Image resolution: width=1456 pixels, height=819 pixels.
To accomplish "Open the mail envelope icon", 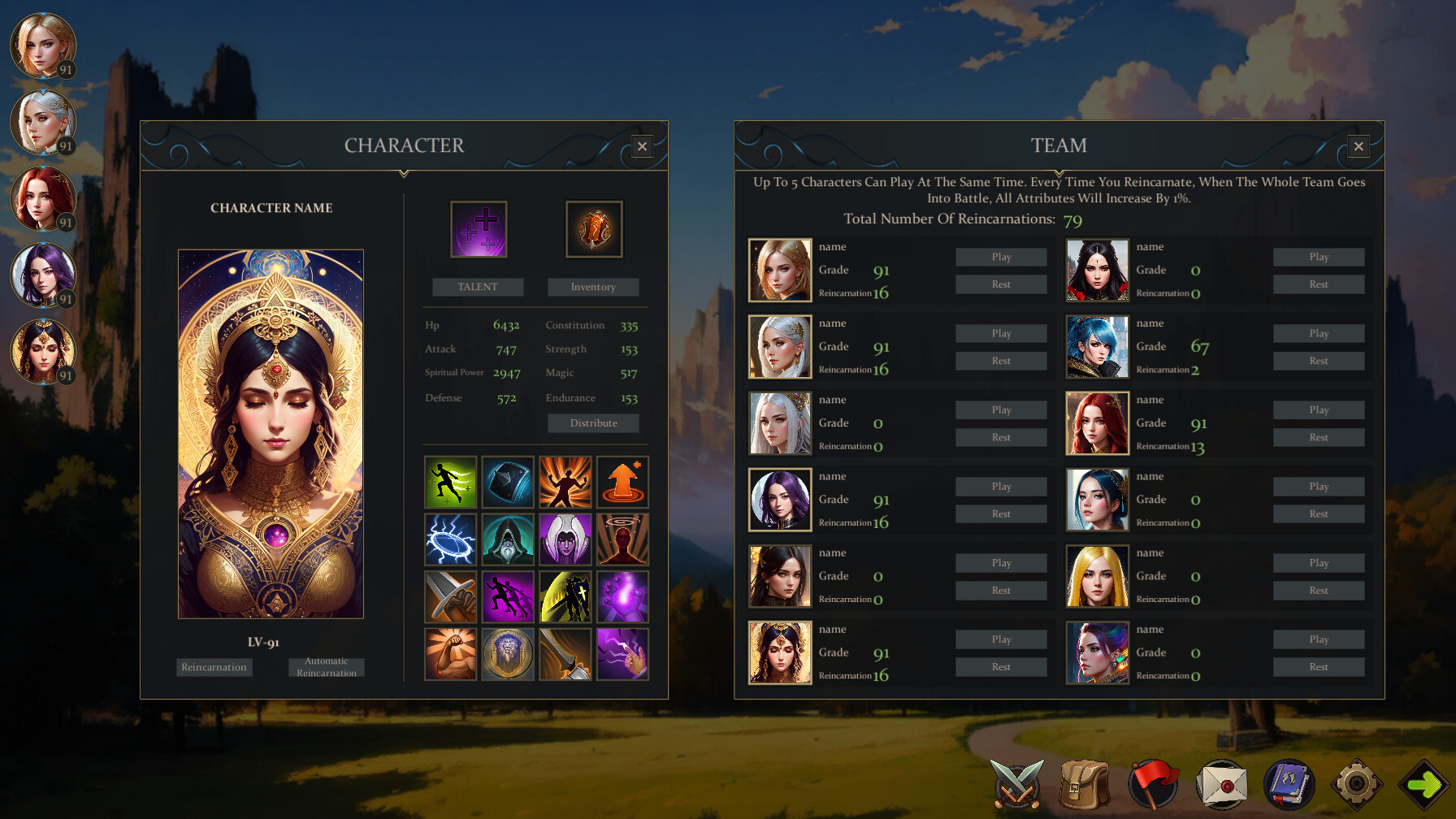I will coord(1221,782).
